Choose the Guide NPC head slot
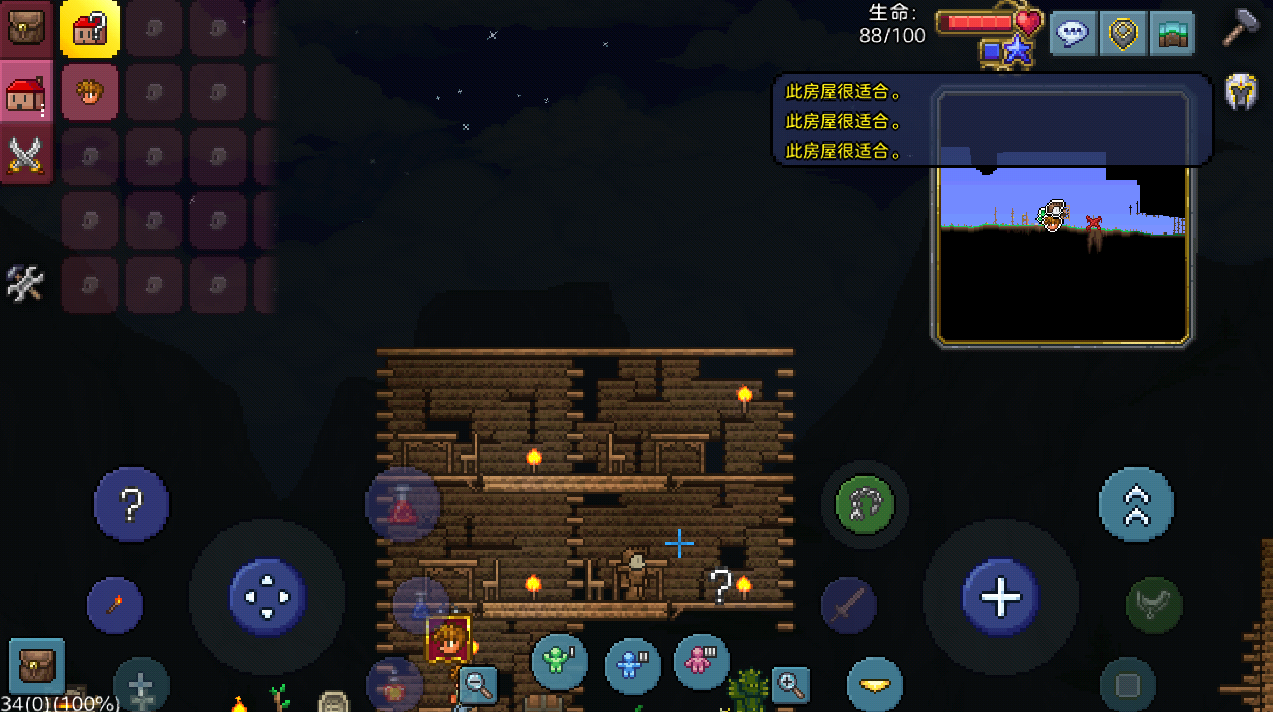Screen dimensions: 1273x712 pos(90,92)
